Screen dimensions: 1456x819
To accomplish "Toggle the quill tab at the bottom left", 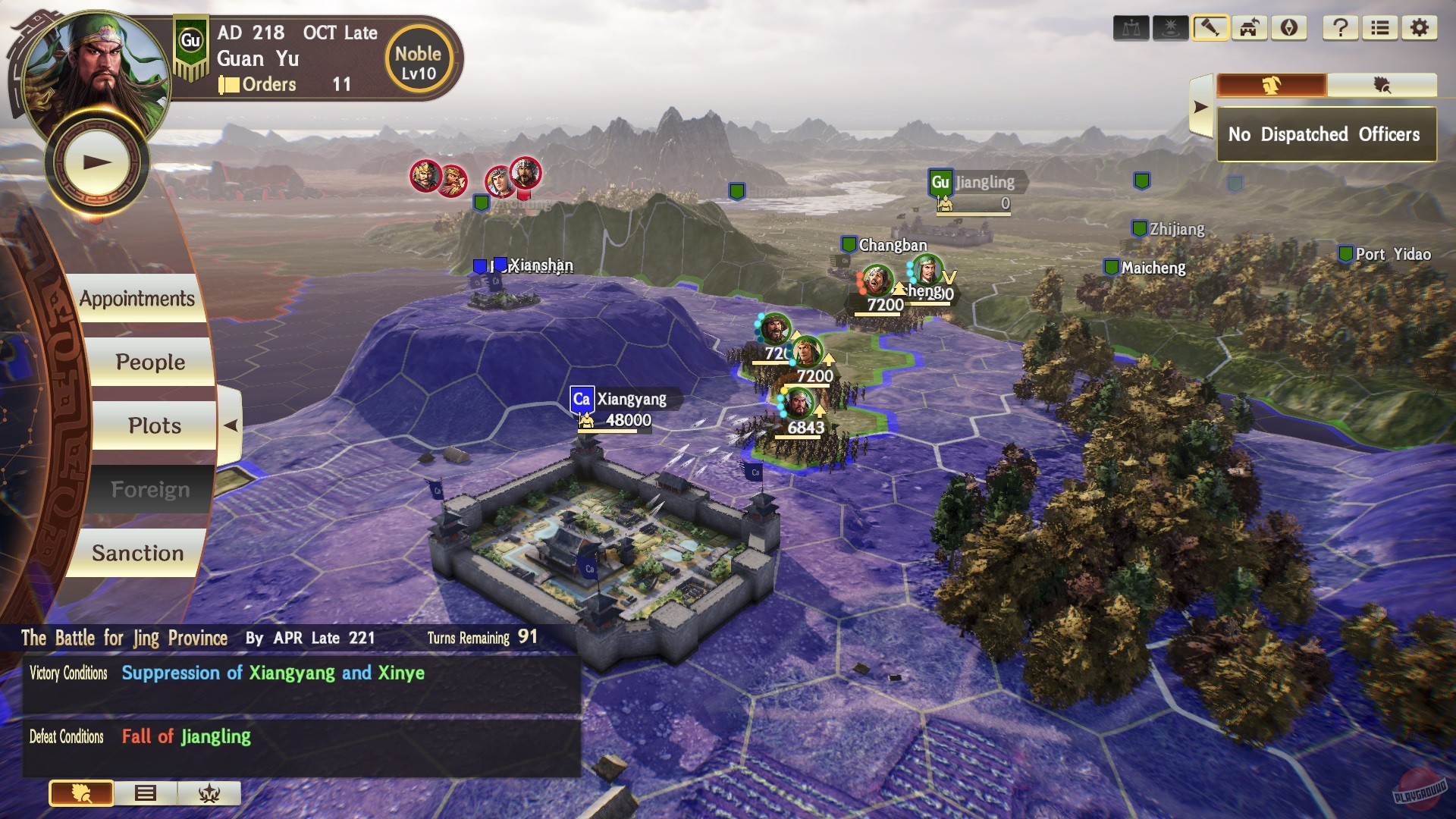I will tap(82, 793).
